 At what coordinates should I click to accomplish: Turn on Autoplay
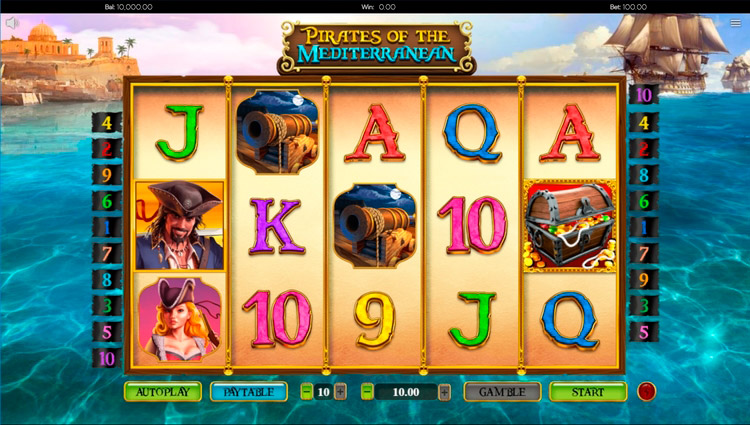pos(162,391)
